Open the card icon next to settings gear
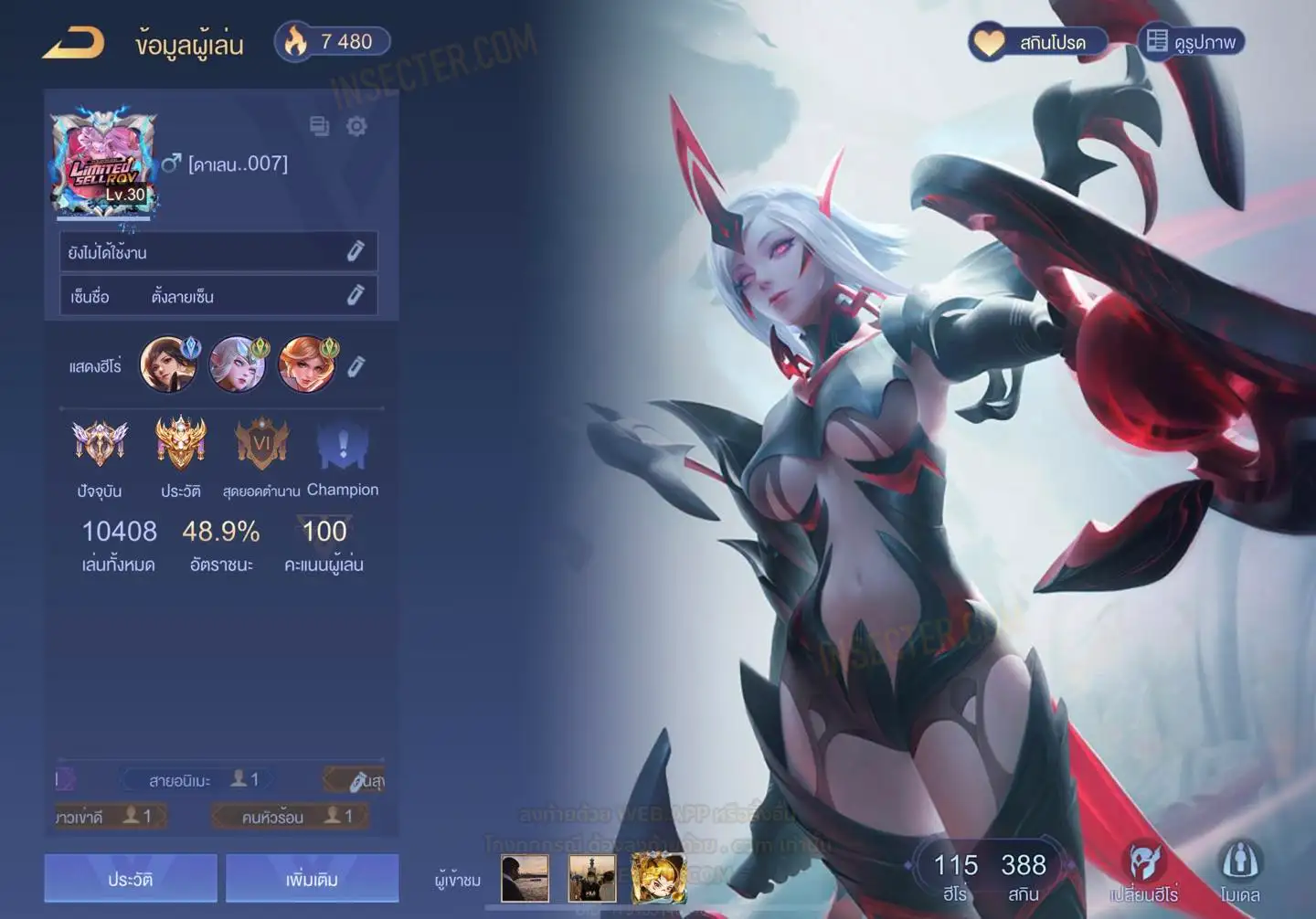Screen dimensions: 1316x919 (319, 126)
